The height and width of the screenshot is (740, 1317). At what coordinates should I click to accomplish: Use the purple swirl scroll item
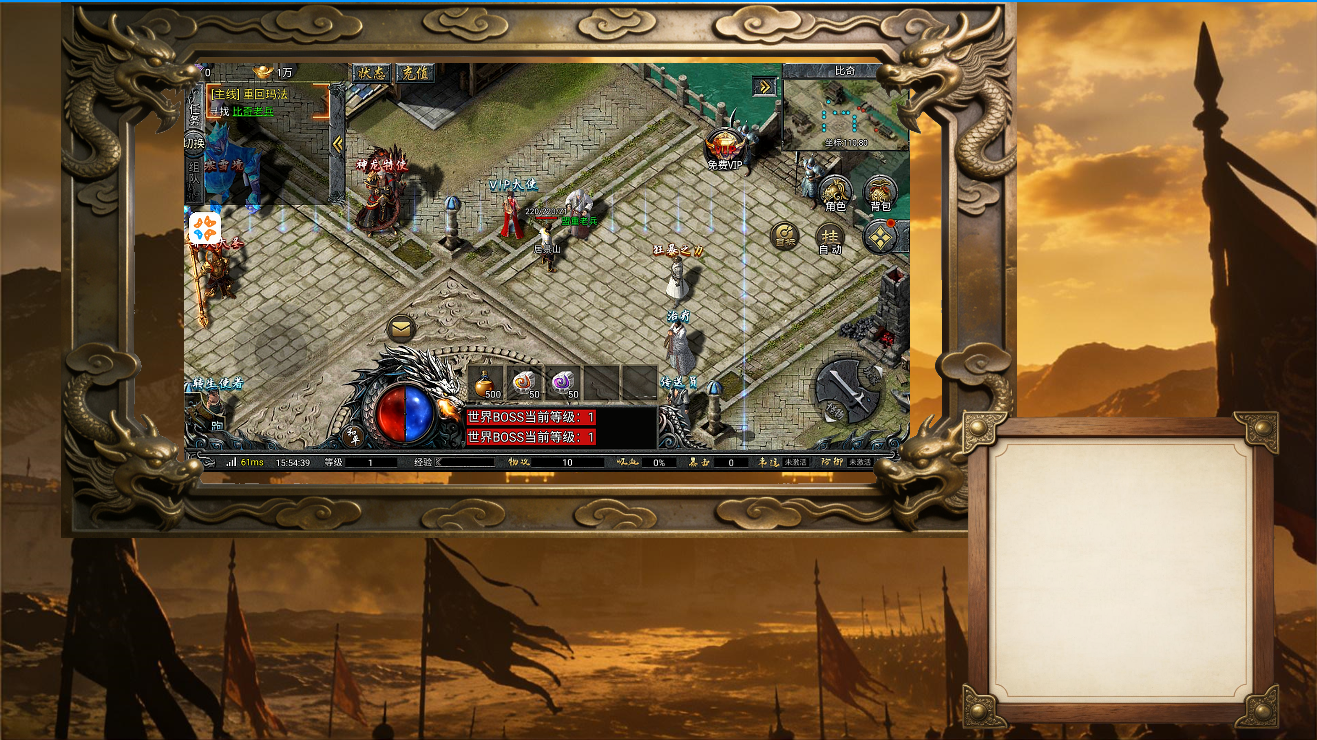tap(564, 383)
